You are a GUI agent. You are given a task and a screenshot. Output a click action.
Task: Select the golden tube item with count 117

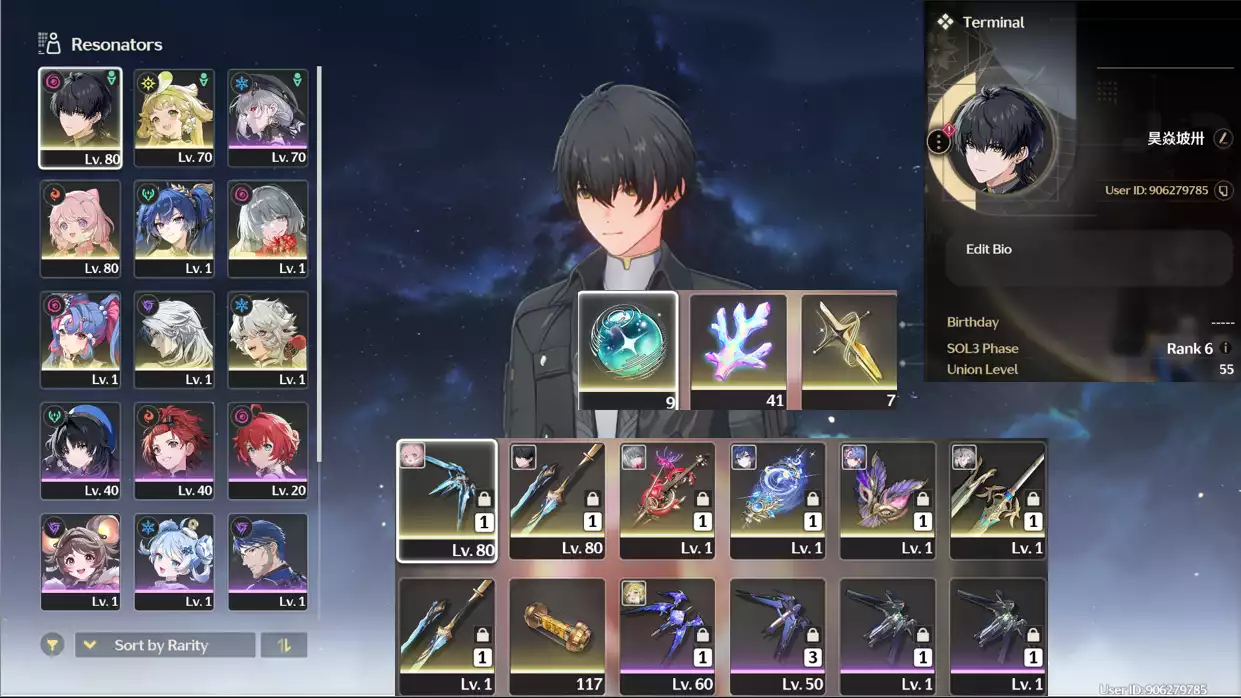[x=557, y=636]
